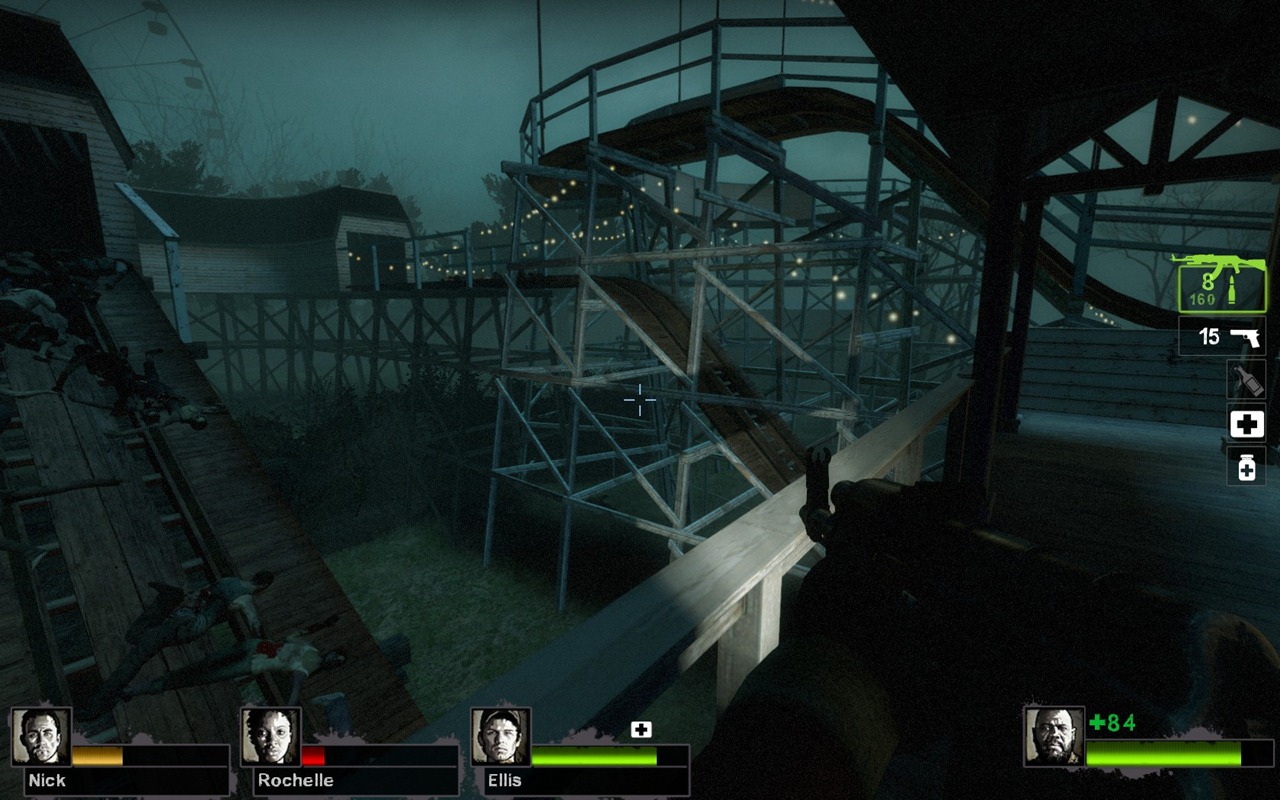Select the pain pills bottle slot
The height and width of the screenshot is (800, 1280).
point(1246,466)
